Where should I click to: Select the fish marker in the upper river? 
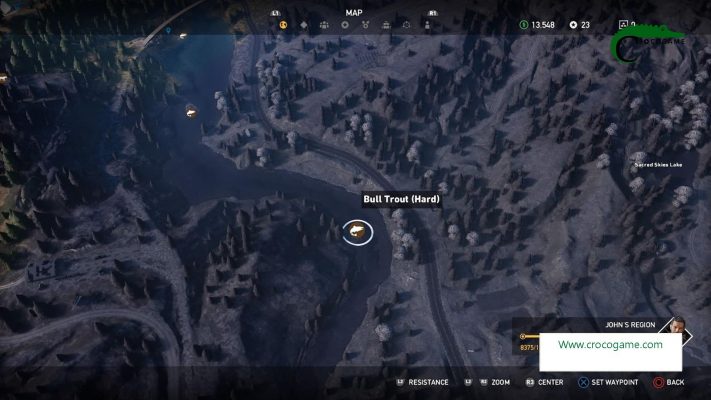[x=190, y=112]
